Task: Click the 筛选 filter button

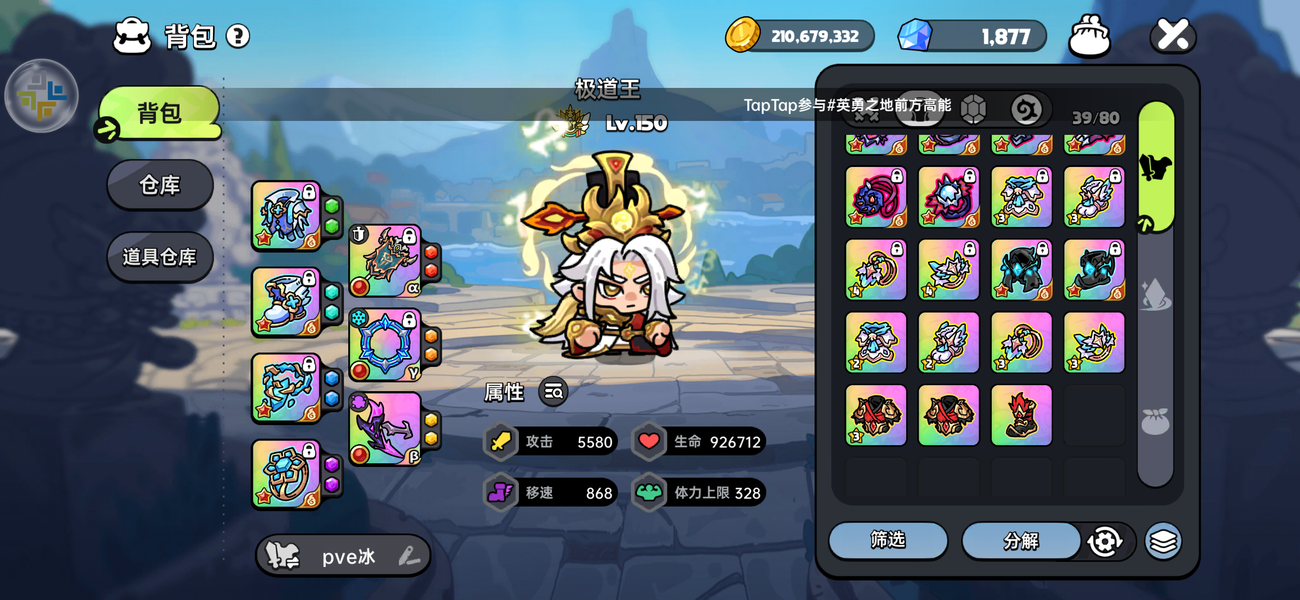Action: pos(888,540)
